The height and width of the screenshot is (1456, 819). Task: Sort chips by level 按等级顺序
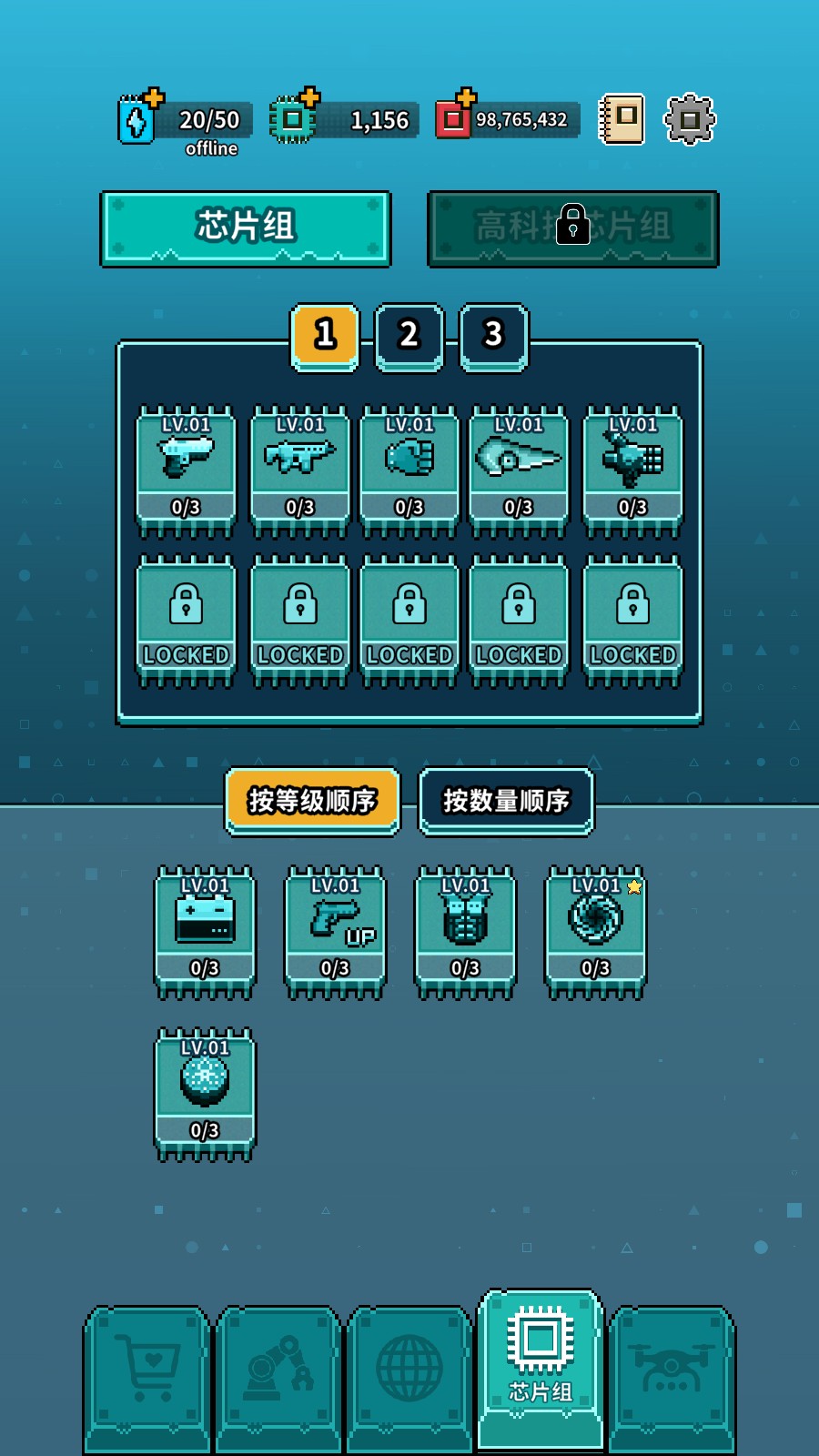tap(312, 801)
